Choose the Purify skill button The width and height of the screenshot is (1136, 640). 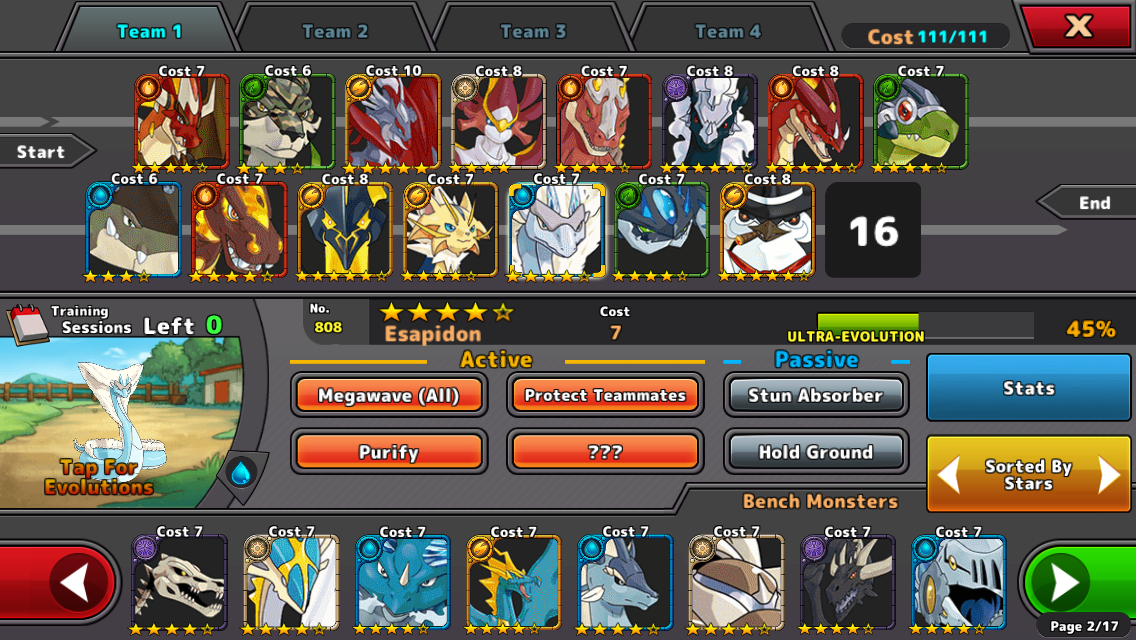(x=389, y=452)
